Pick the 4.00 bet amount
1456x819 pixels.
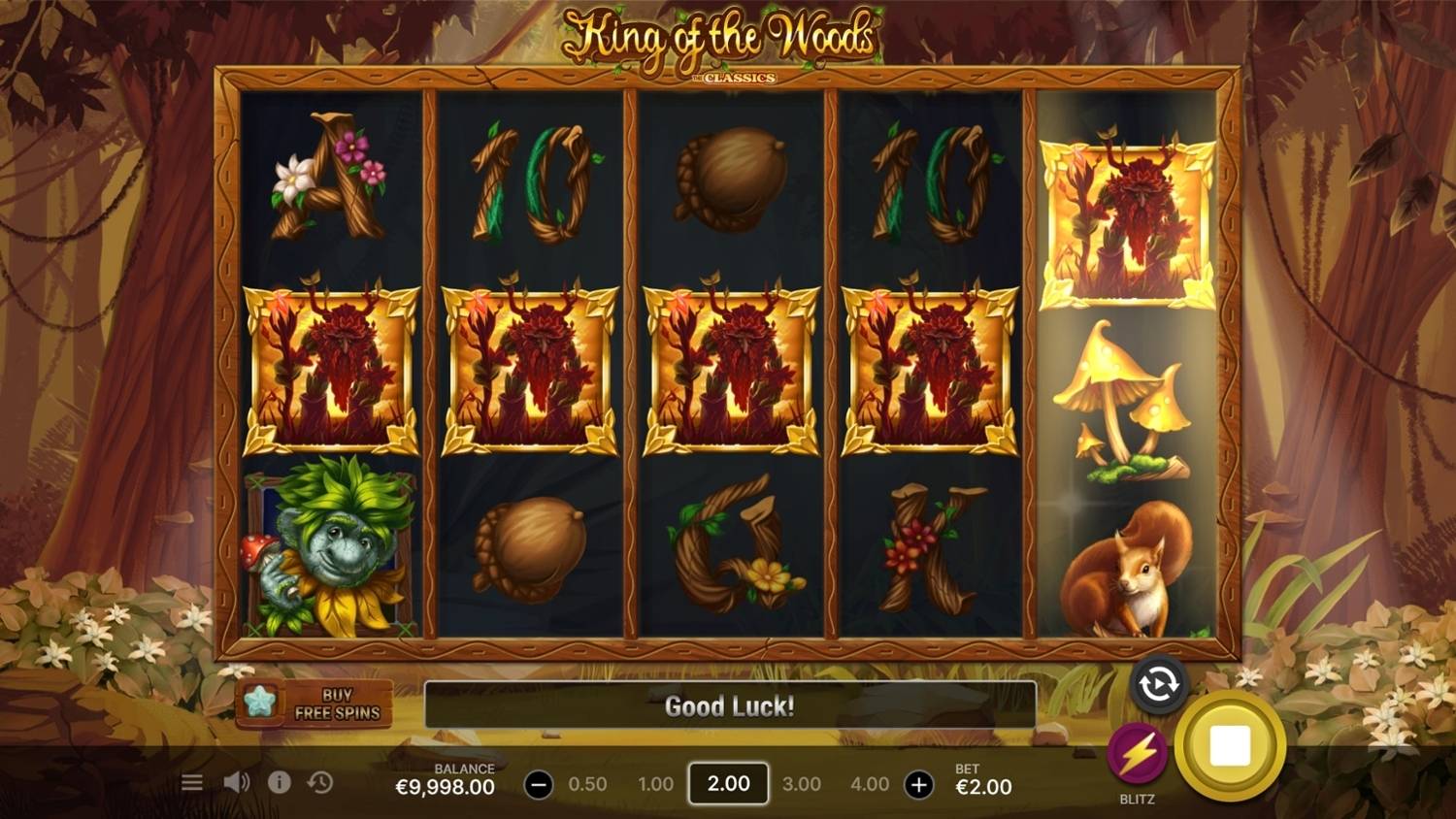[x=869, y=784]
